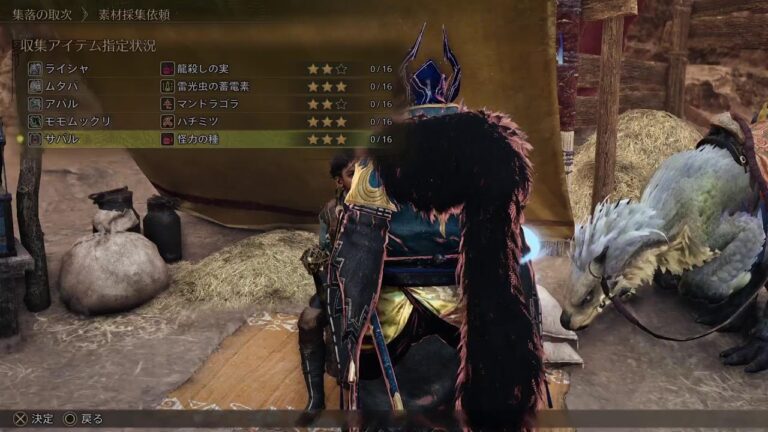Choose the ムタバ row with 雷光虫の蓄電素
The image size is (768, 432).
coord(200,86)
